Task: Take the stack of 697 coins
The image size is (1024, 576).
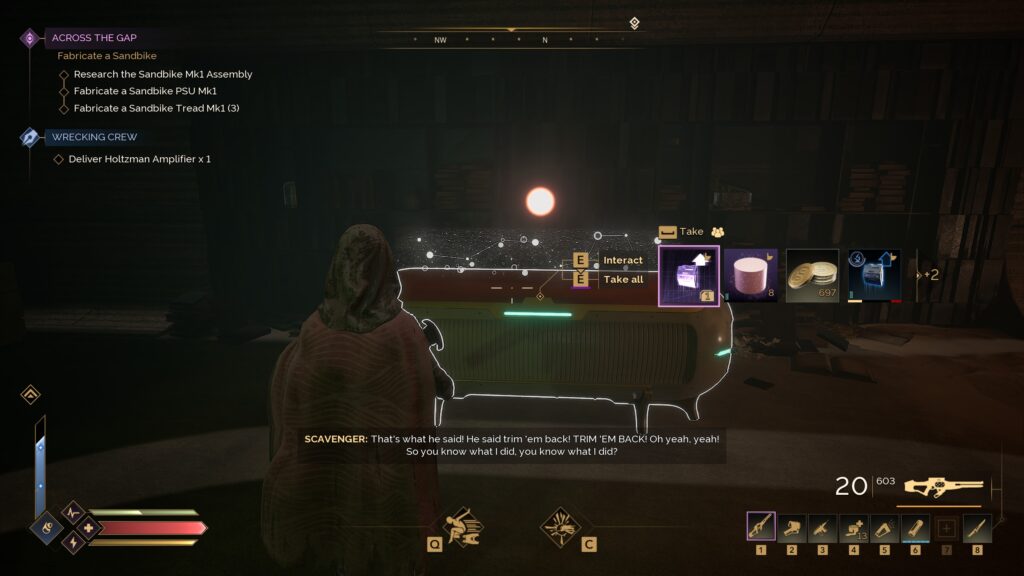Action: tap(812, 275)
